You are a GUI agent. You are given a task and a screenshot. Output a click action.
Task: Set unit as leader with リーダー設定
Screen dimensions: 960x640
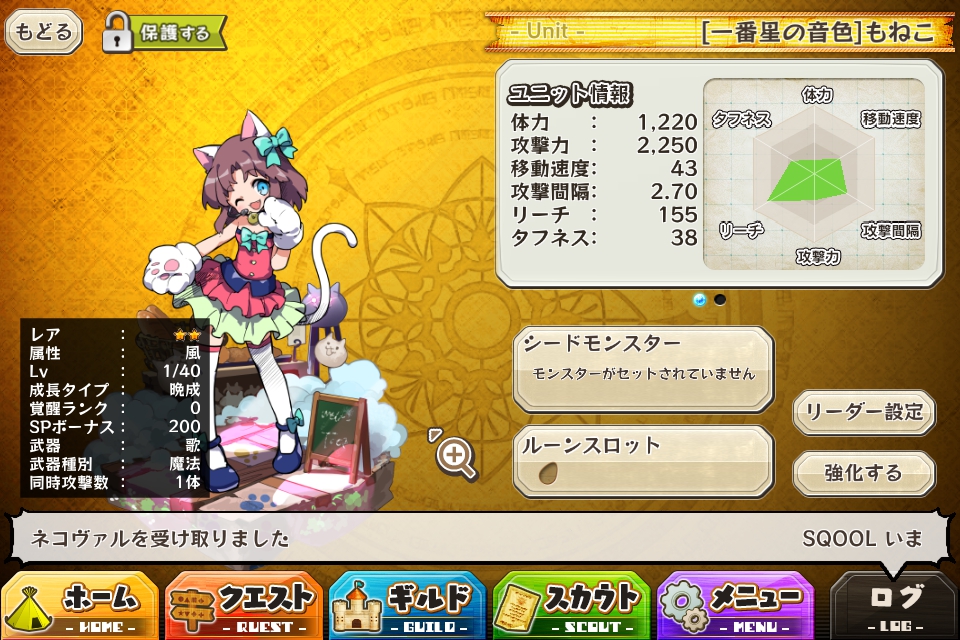[864, 412]
